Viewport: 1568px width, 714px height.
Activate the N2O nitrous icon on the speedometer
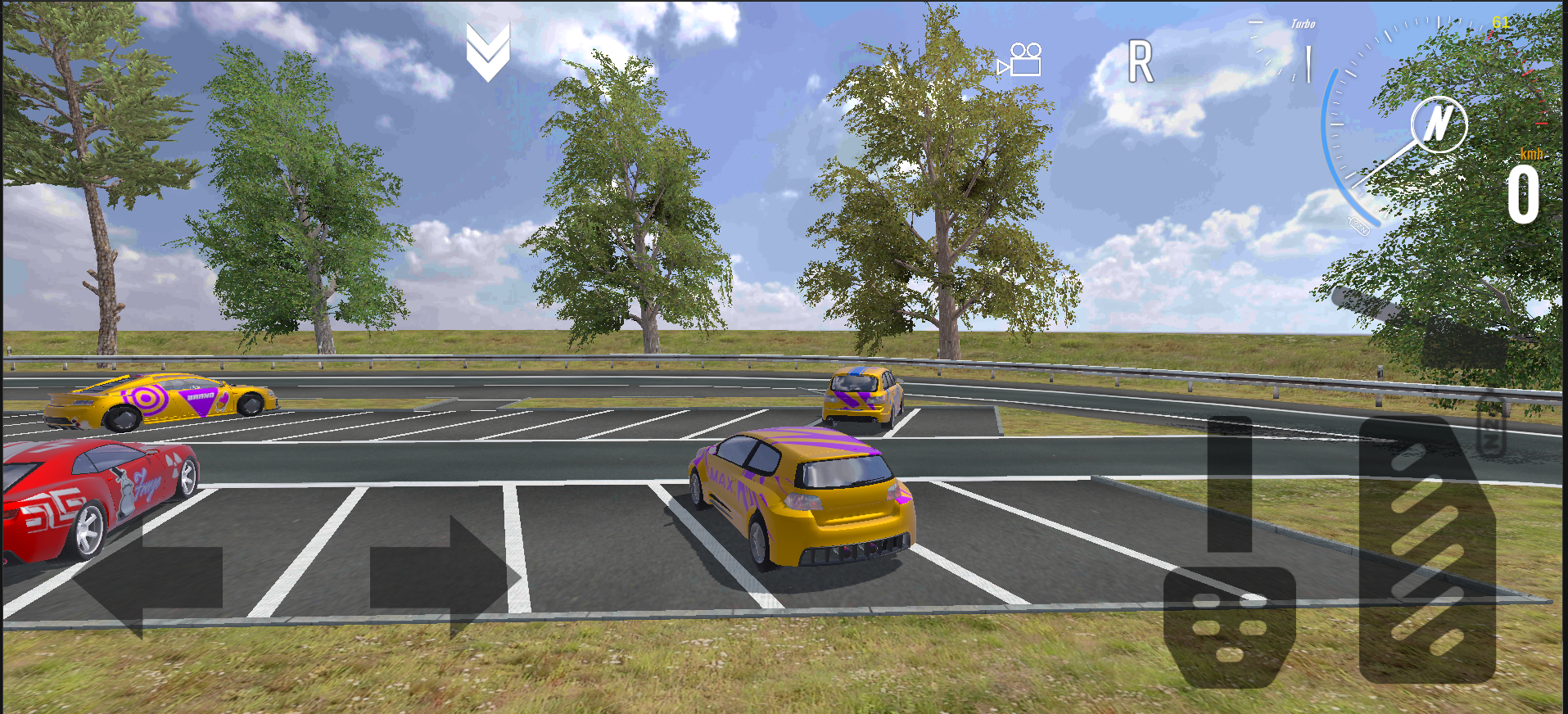(1361, 227)
